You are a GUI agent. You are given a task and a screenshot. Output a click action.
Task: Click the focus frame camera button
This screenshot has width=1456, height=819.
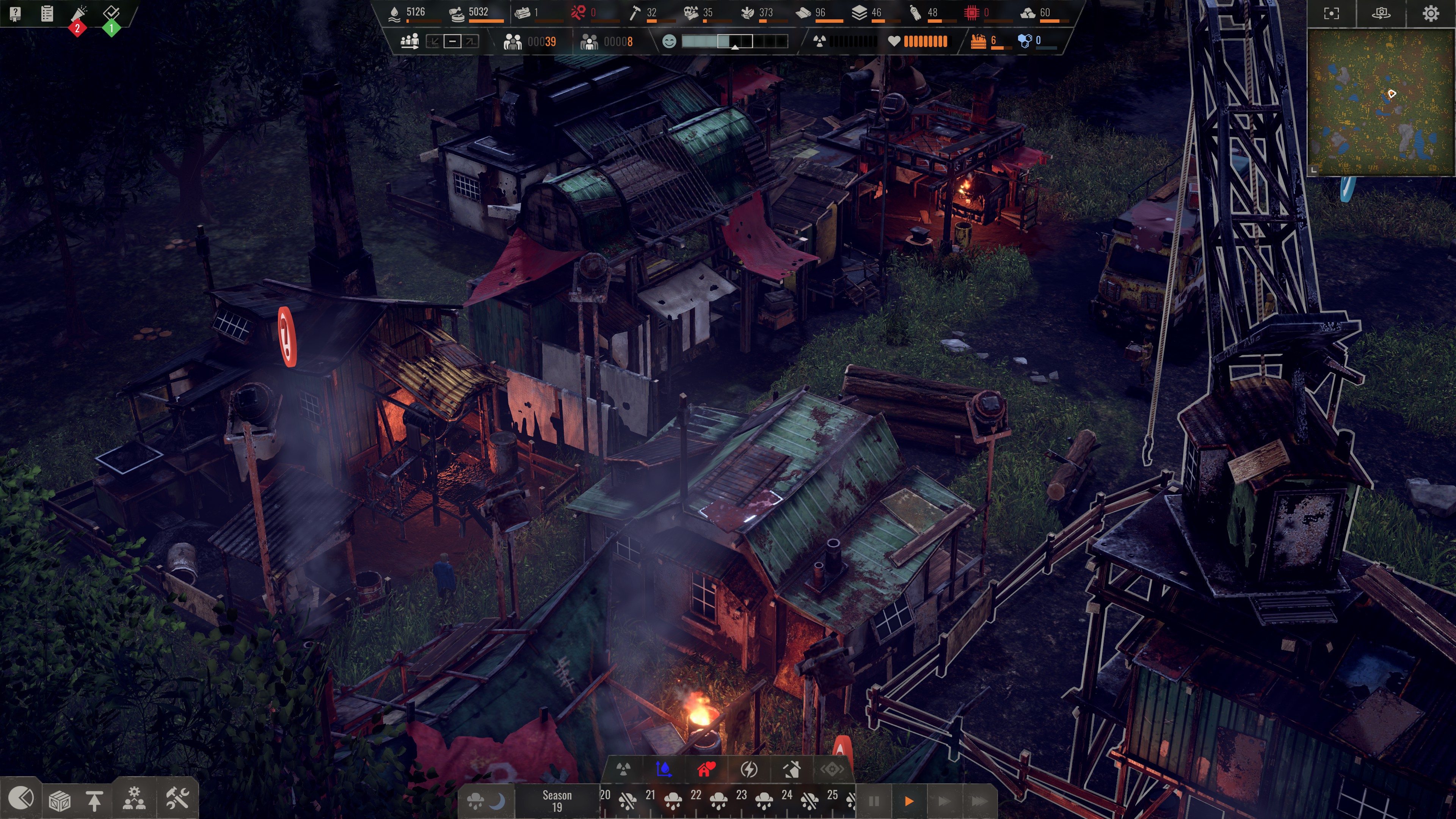point(1331,14)
